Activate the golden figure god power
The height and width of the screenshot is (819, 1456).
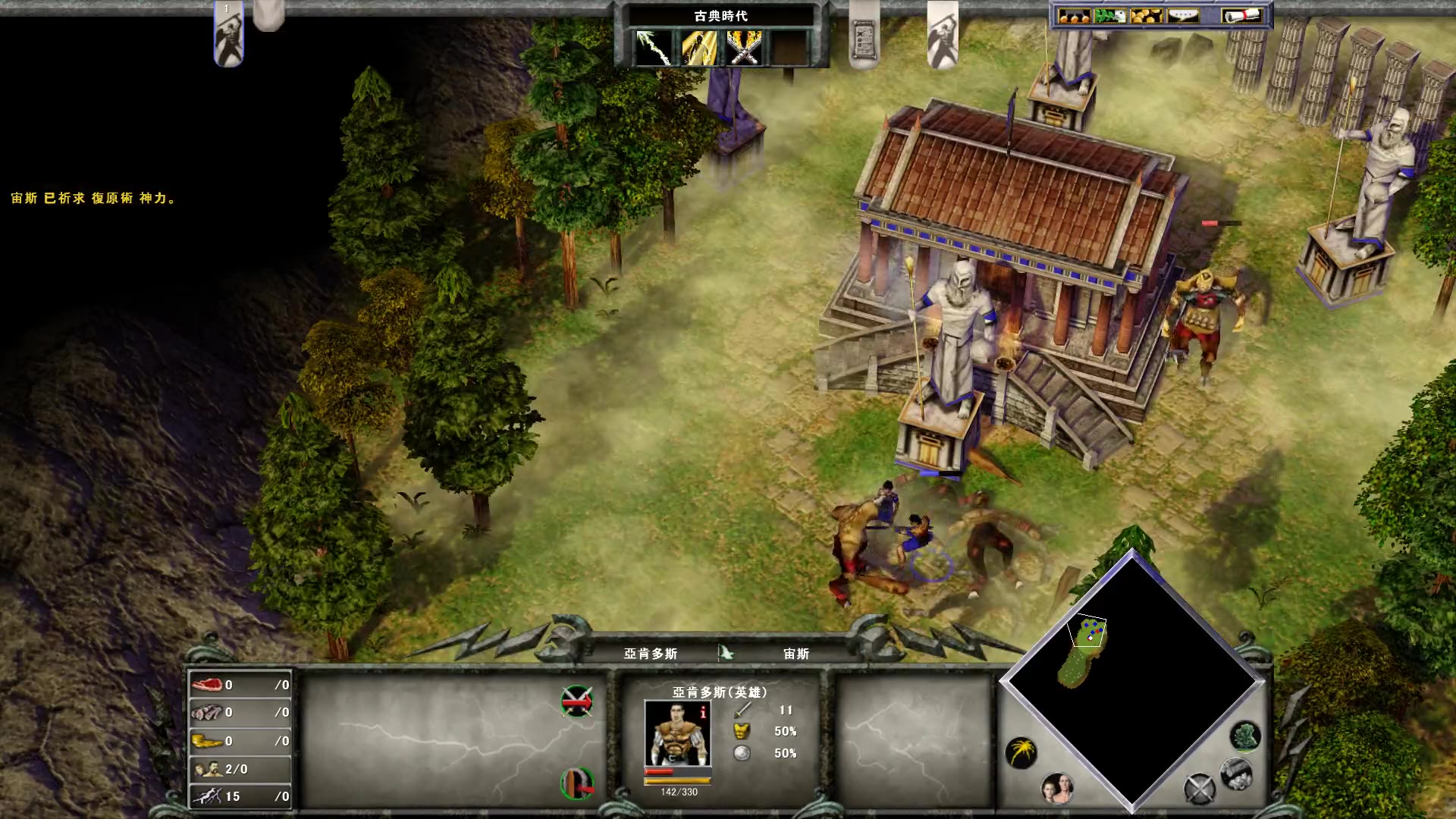[x=699, y=48]
